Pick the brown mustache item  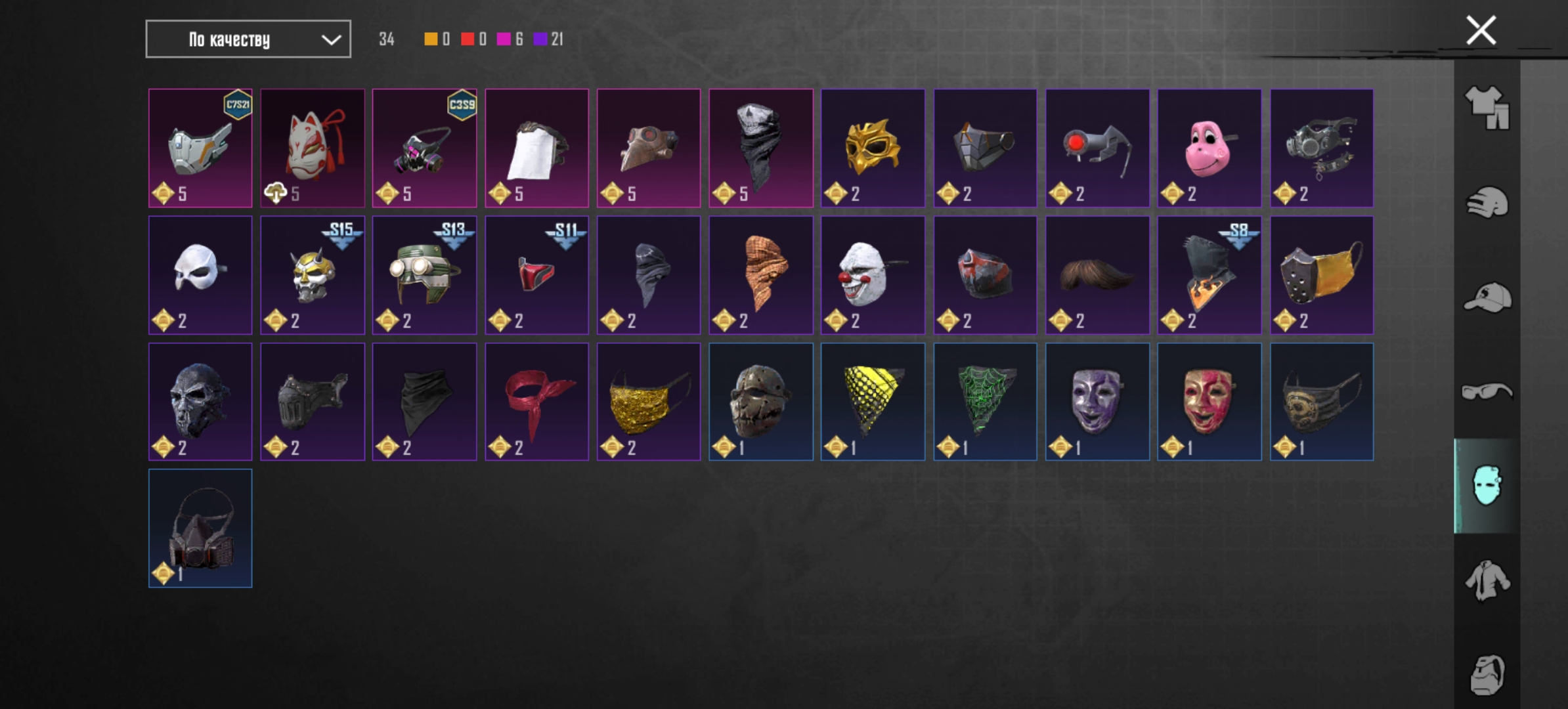point(1097,275)
